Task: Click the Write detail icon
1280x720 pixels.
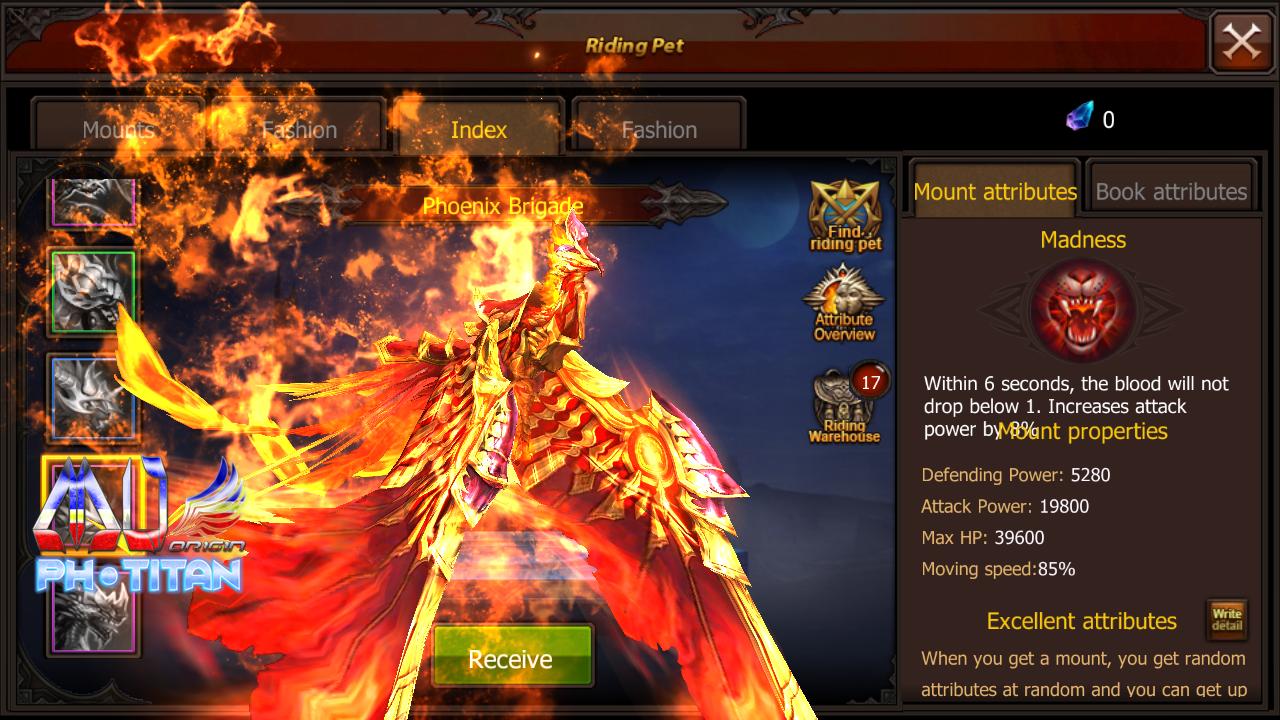Action: tap(1227, 620)
